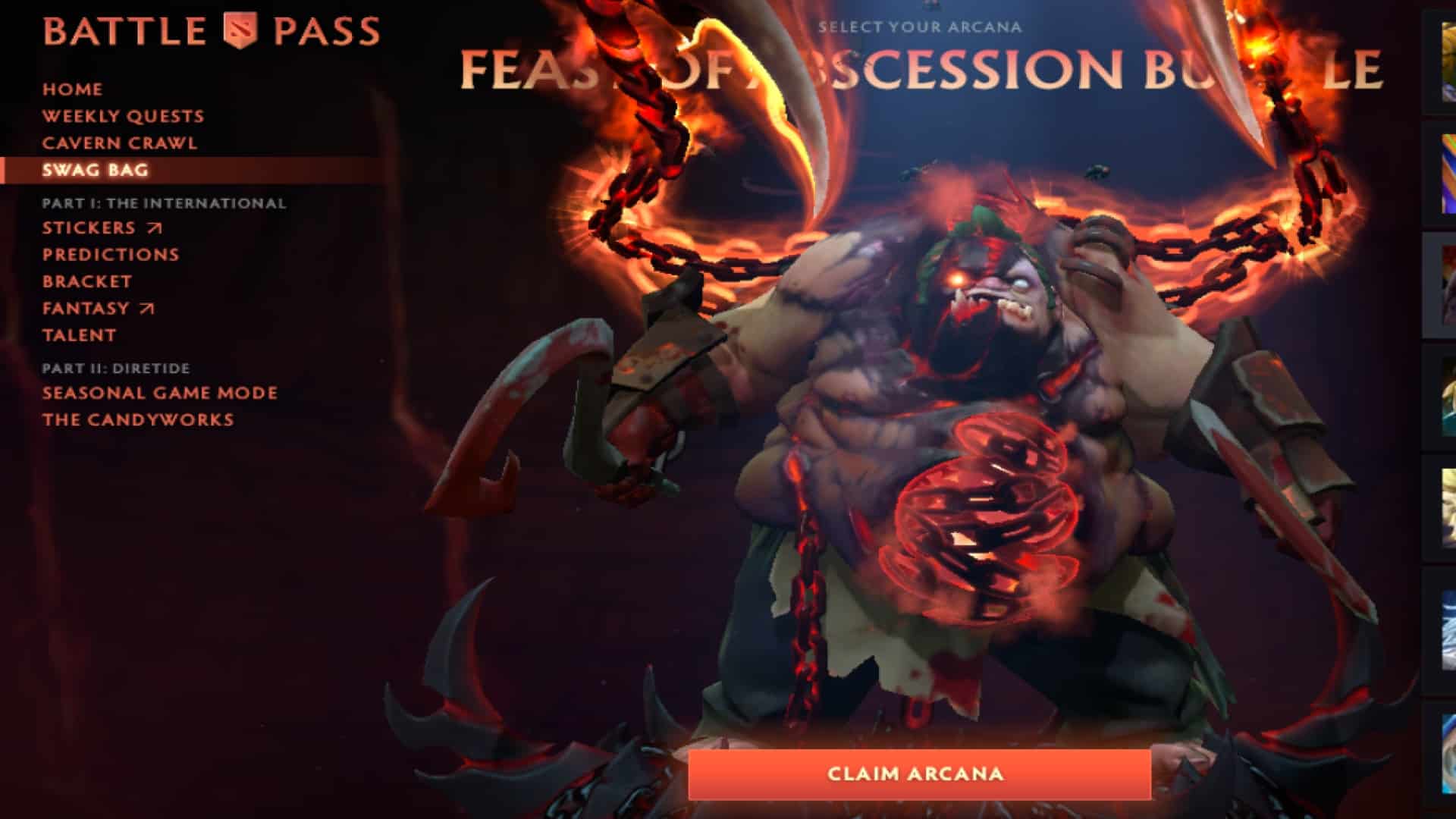Screen dimensions: 1456x819
Task: Navigate to Weekly Quests
Action: click(x=123, y=116)
